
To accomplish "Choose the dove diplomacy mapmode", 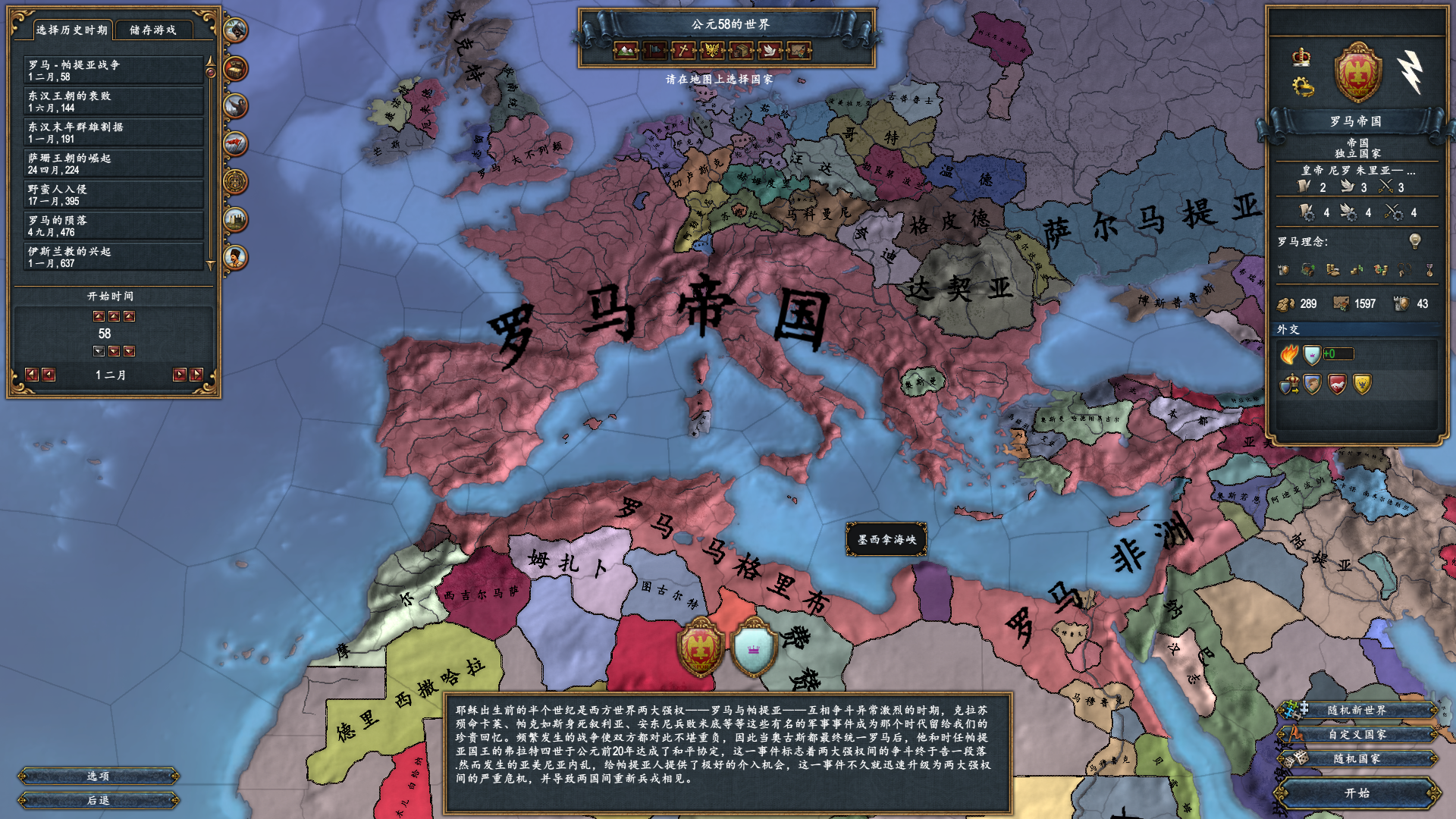I will click(768, 52).
